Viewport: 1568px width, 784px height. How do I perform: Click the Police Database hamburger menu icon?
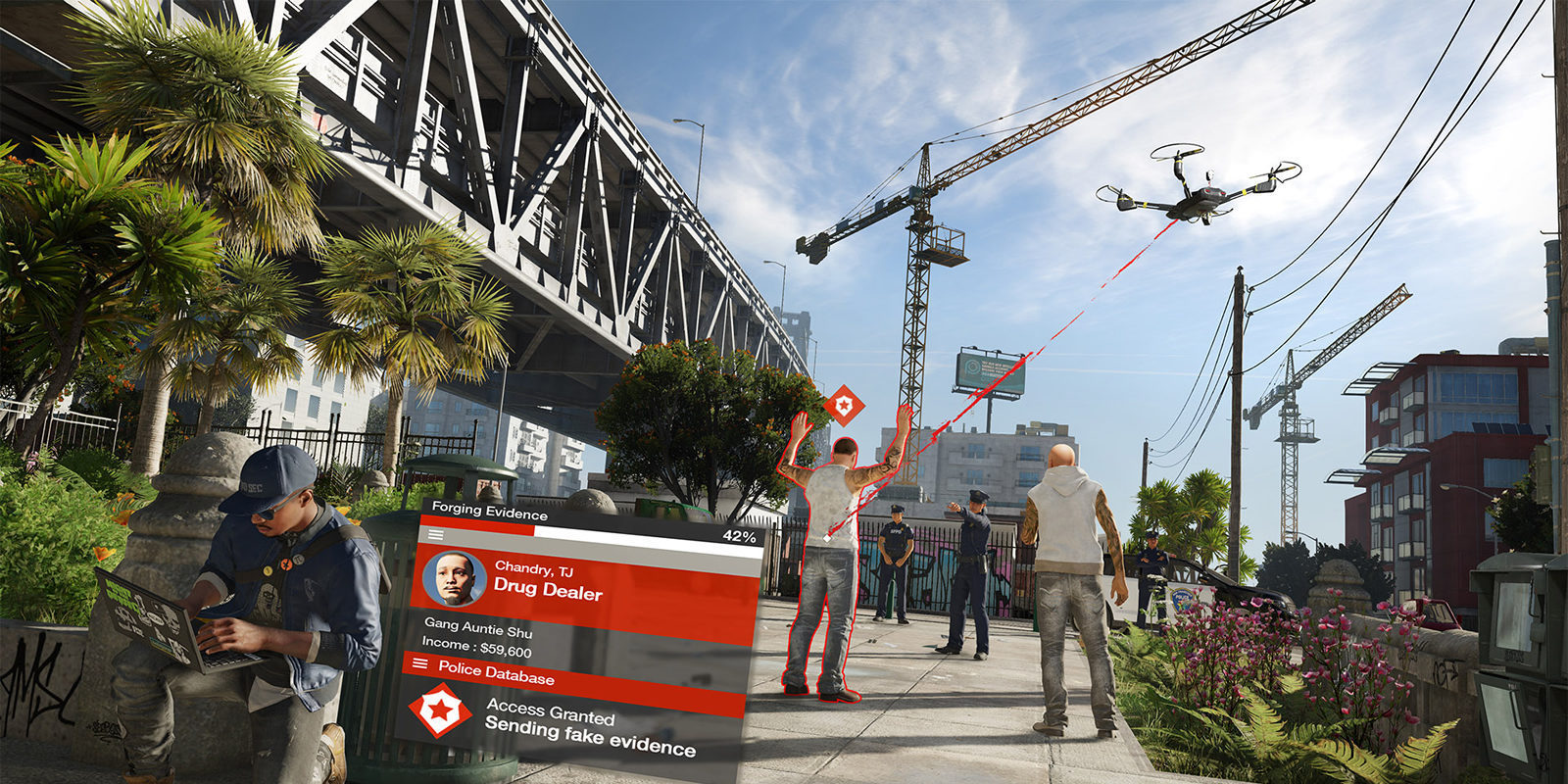pos(418,664)
